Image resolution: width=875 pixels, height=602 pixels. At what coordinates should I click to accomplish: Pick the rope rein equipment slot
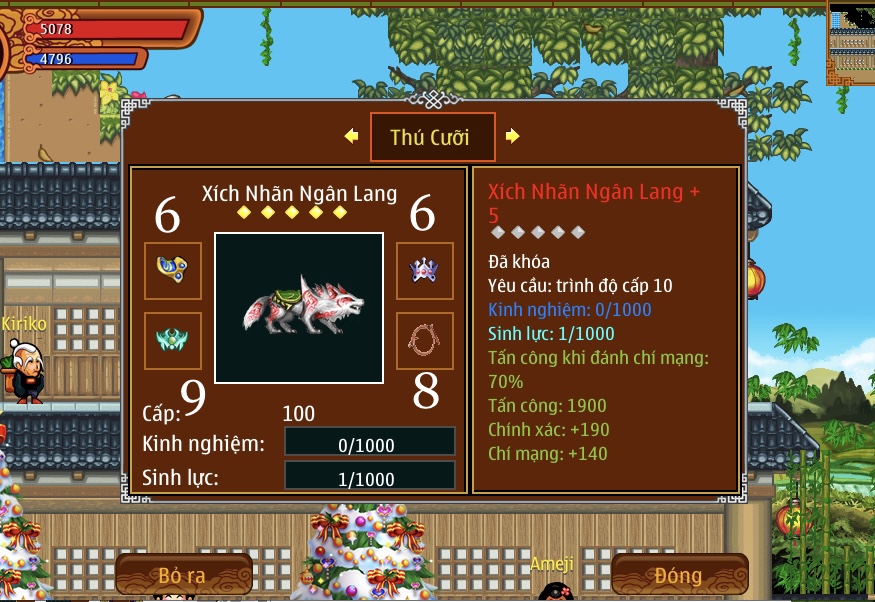(x=424, y=341)
